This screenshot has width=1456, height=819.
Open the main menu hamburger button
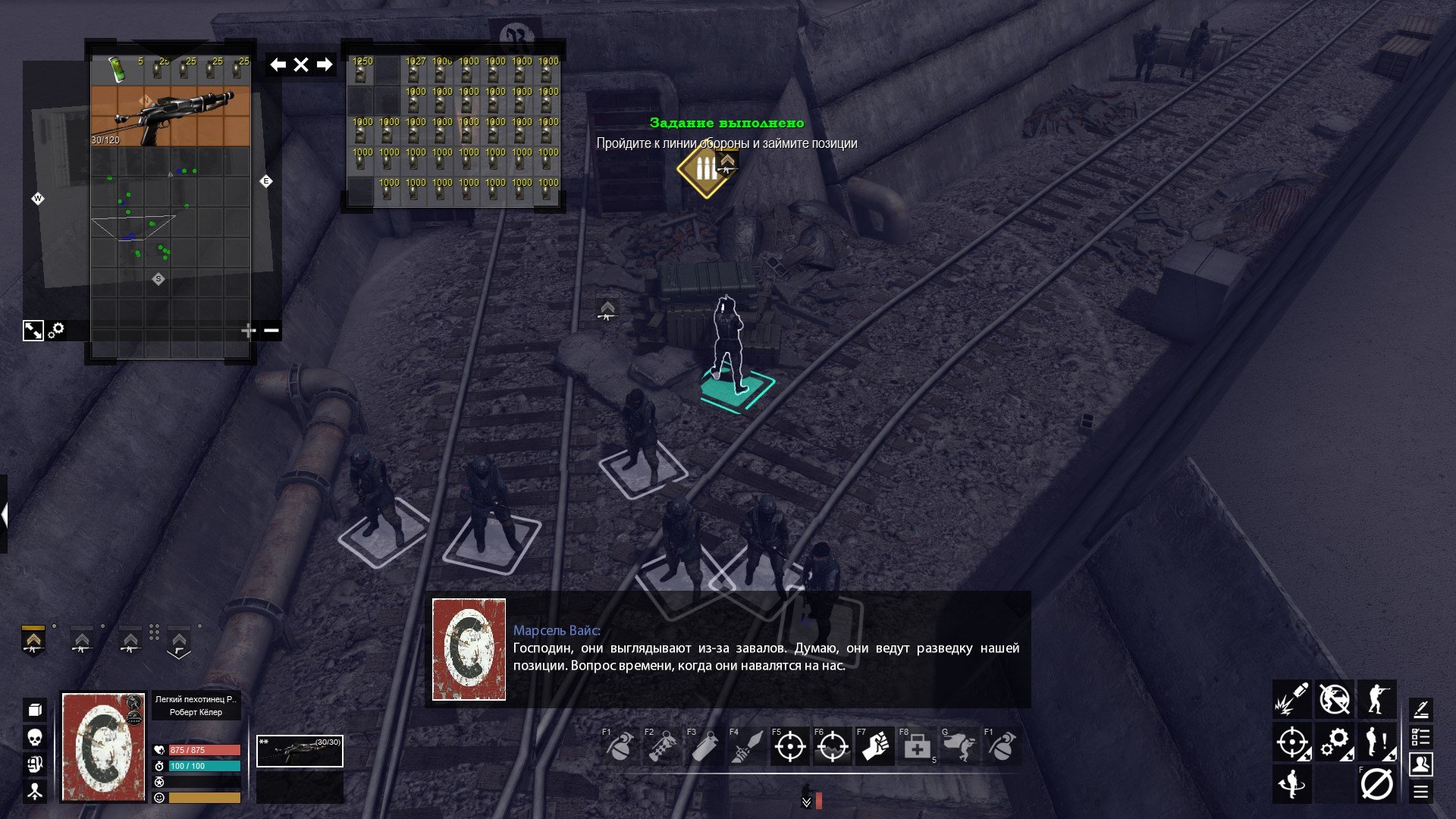click(x=1420, y=792)
